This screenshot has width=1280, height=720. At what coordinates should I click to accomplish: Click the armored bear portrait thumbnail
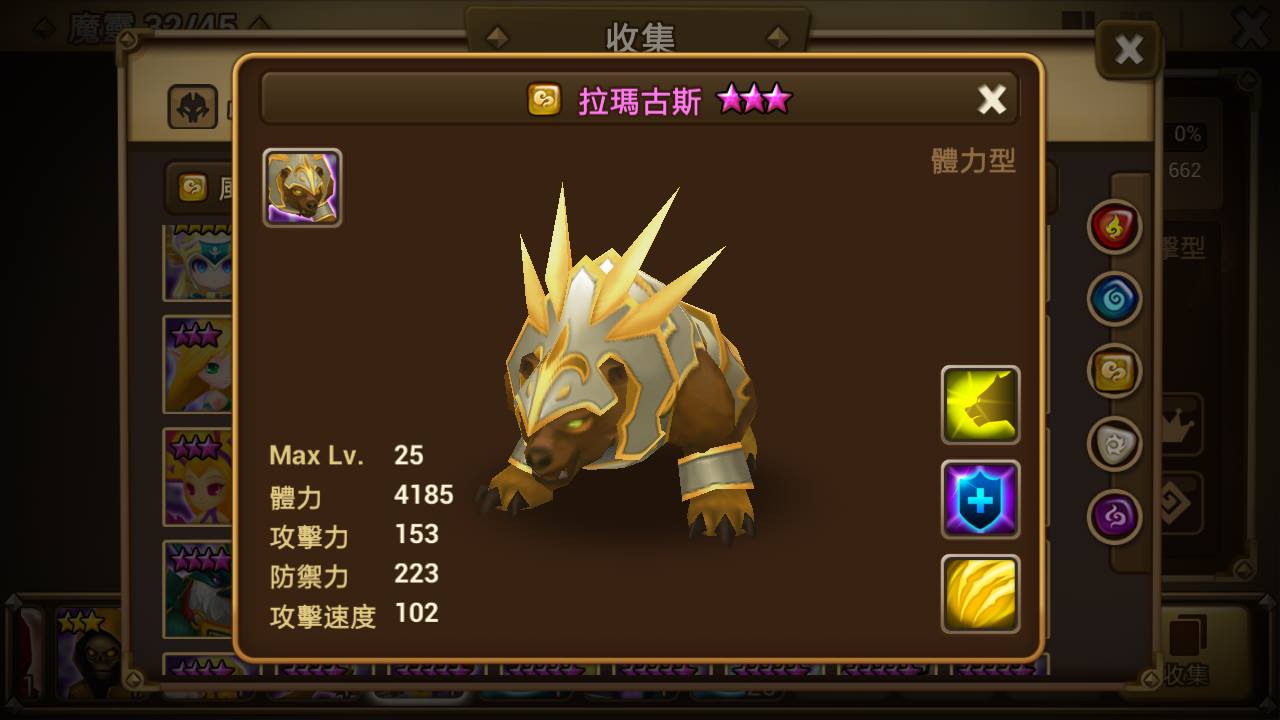coord(302,187)
